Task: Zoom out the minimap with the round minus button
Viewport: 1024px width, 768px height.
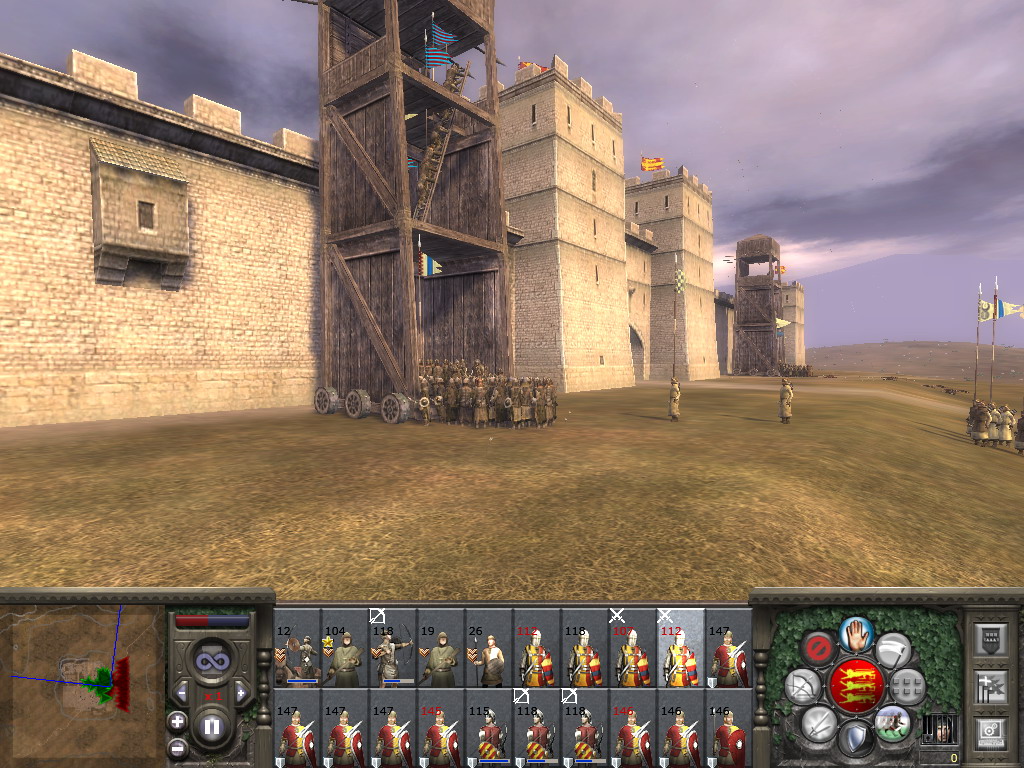Action: 177,746
